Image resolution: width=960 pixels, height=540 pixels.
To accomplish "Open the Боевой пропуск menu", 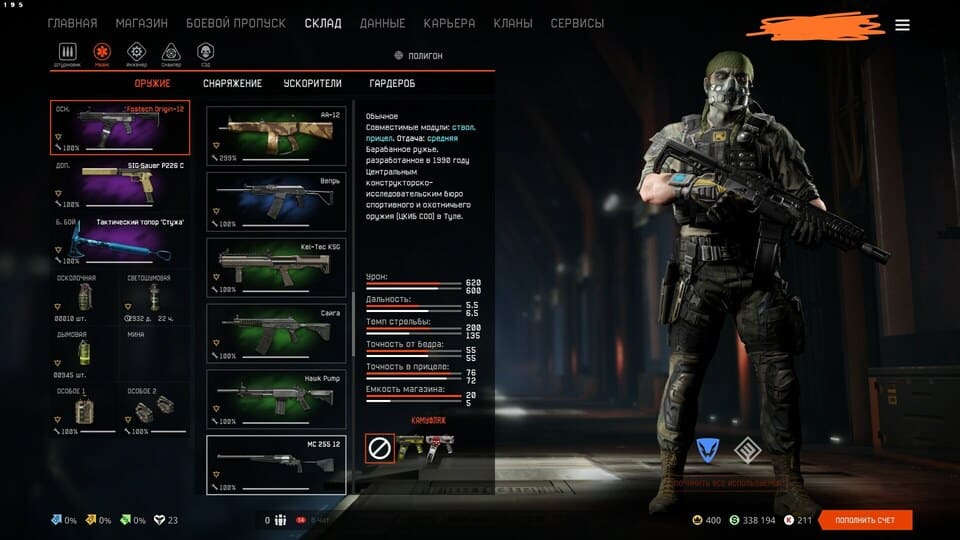I will tap(236, 23).
